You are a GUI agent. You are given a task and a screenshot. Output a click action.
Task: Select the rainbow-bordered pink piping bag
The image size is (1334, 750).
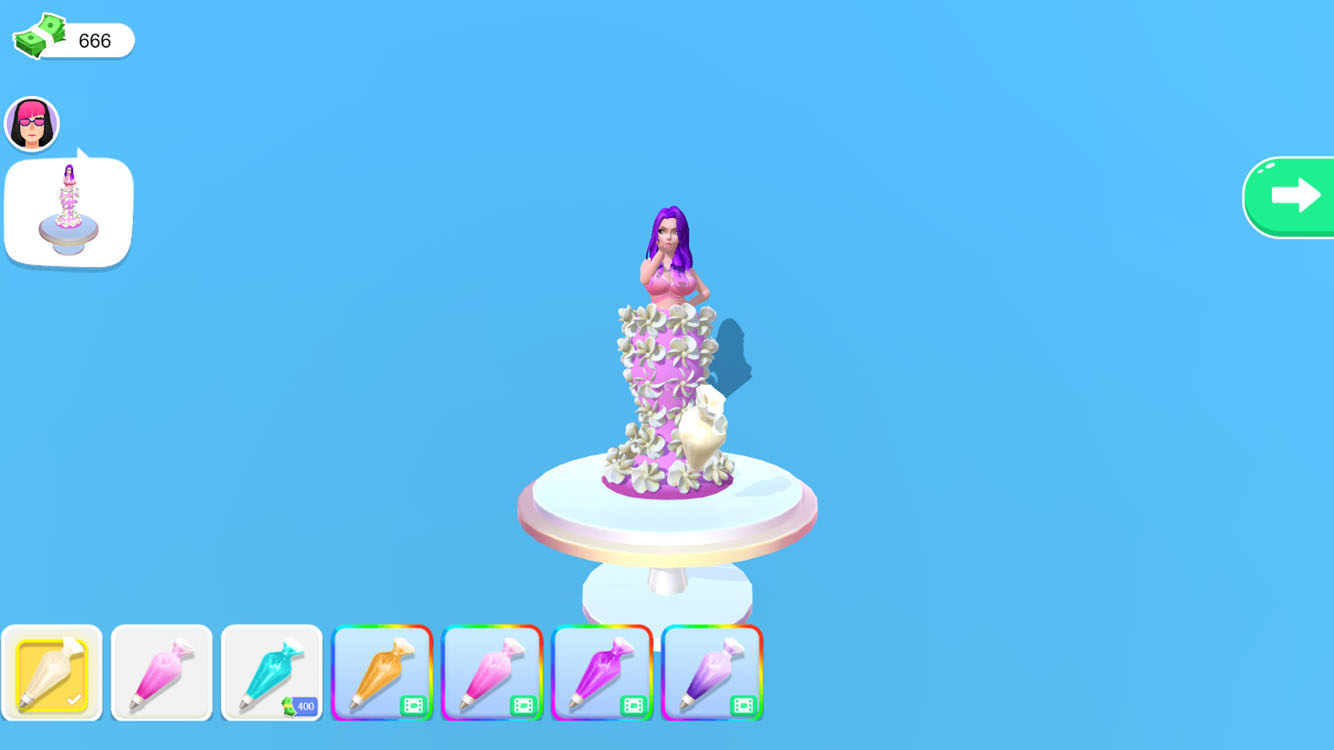click(493, 670)
